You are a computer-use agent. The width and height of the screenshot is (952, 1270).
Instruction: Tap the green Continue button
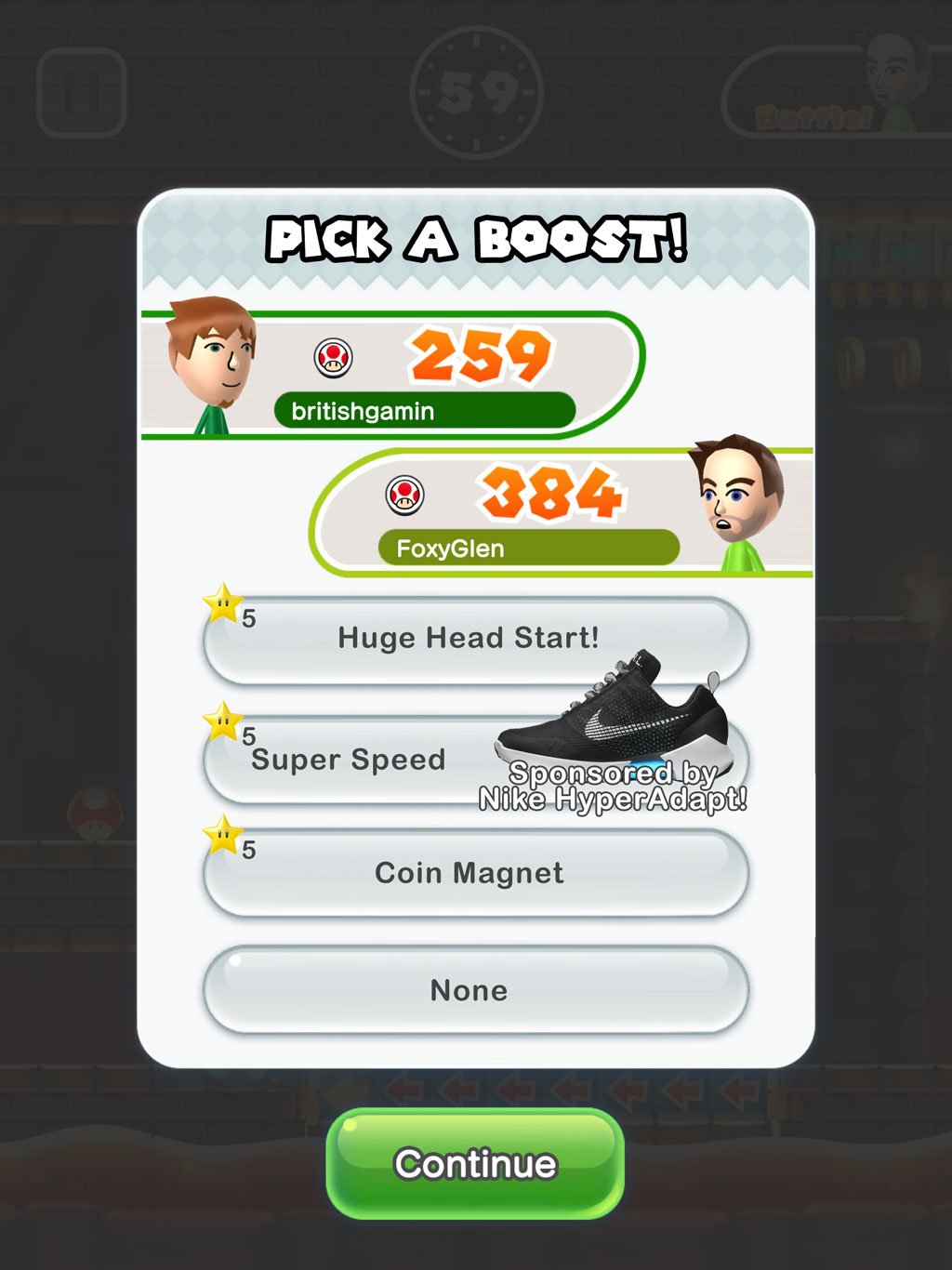coord(474,1163)
